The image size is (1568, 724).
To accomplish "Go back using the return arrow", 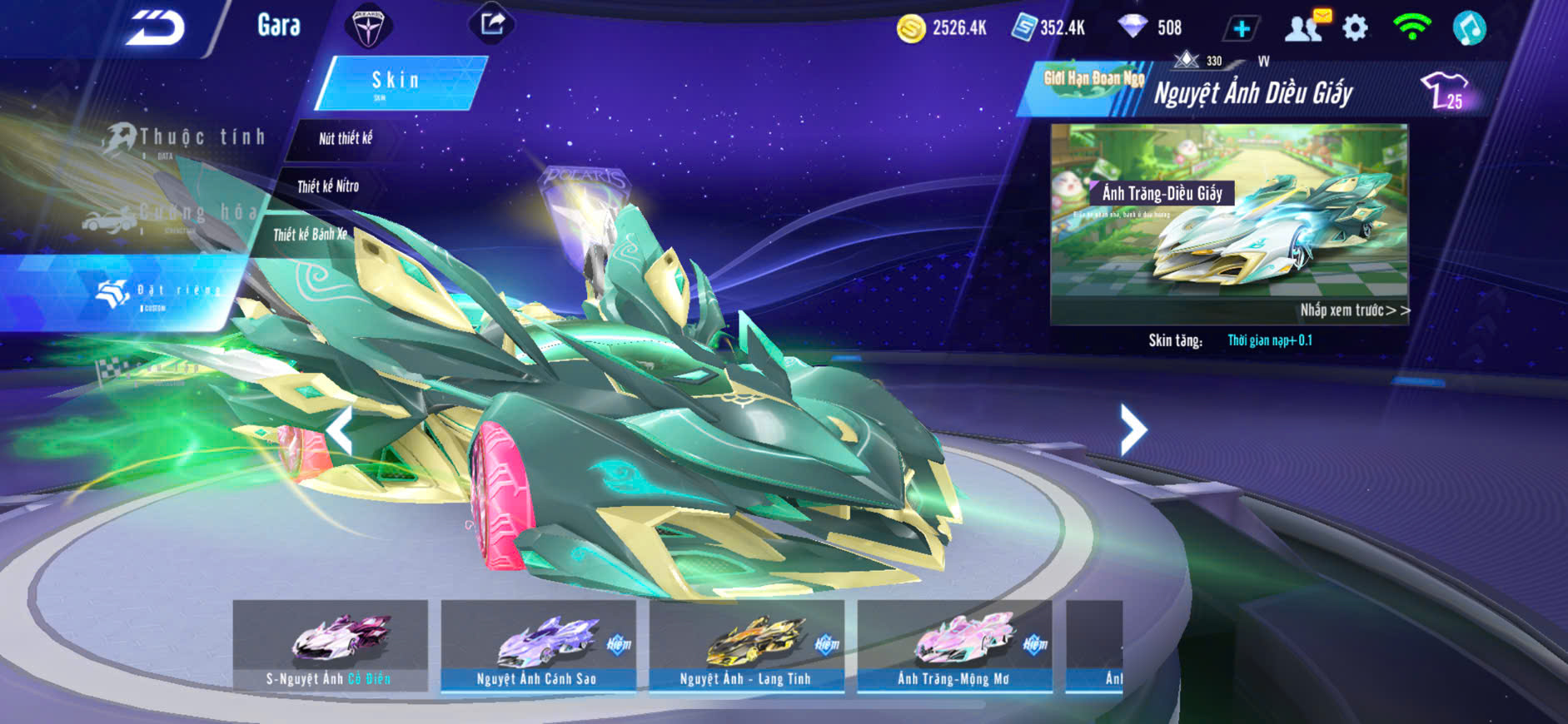I will tap(155, 27).
